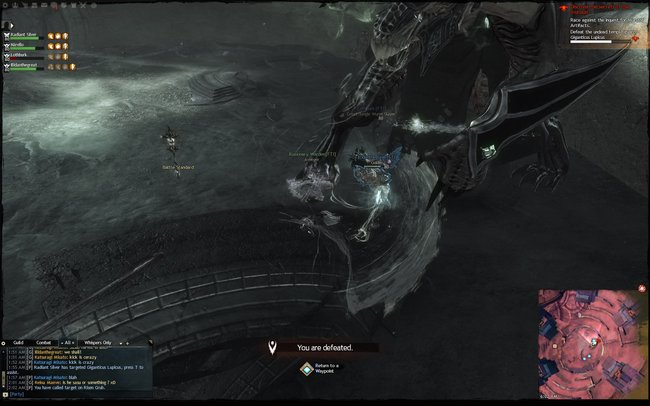Image resolution: width=650 pixels, height=406 pixels.
Task: Open the Combat chat tab
Action: (x=43, y=342)
